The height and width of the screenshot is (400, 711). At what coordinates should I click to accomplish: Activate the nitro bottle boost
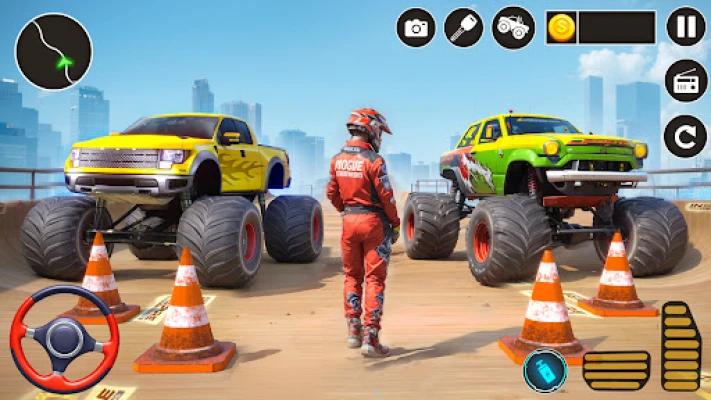544,371
